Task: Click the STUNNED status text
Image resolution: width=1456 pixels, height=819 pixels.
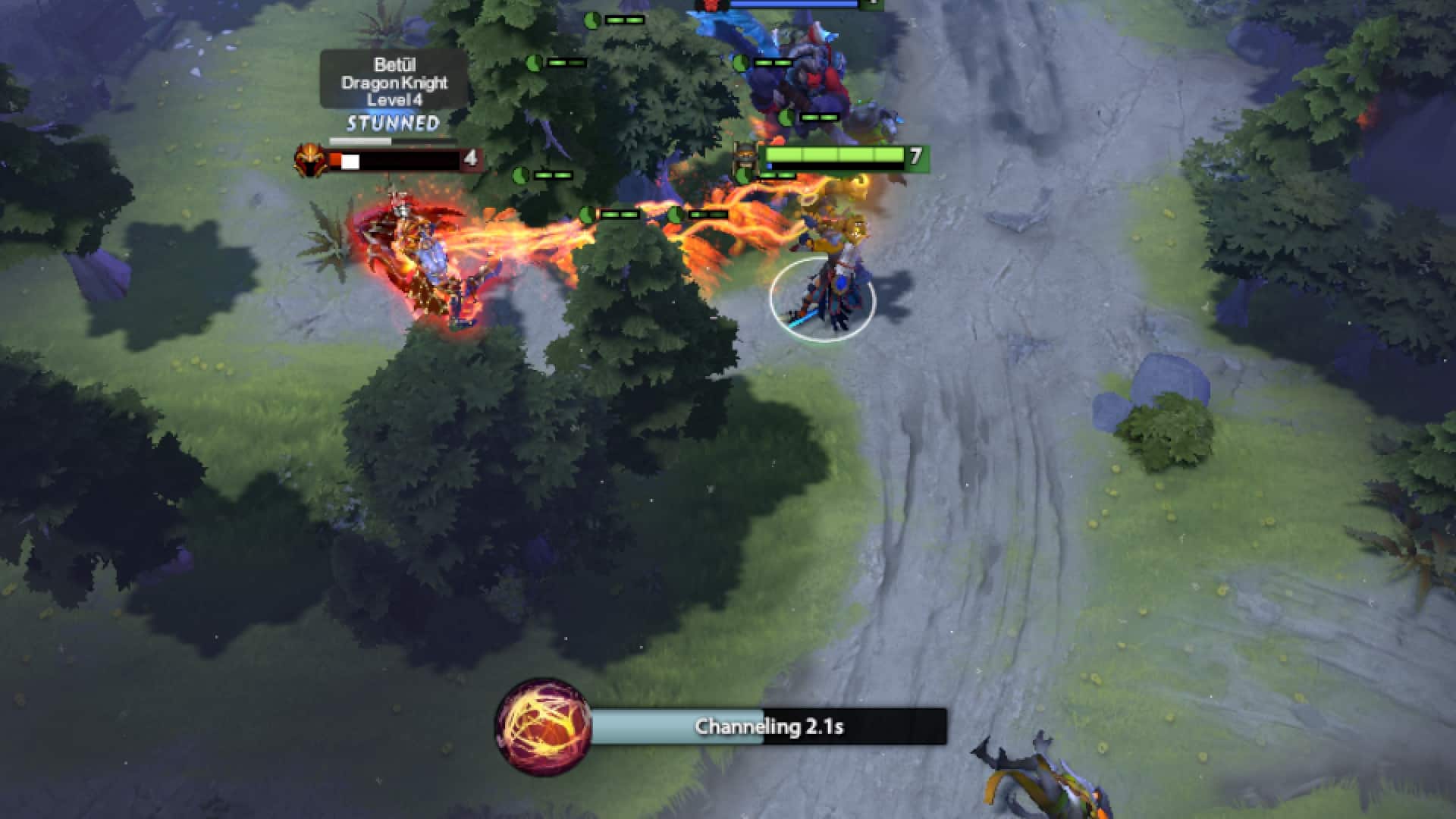Action: click(x=393, y=121)
